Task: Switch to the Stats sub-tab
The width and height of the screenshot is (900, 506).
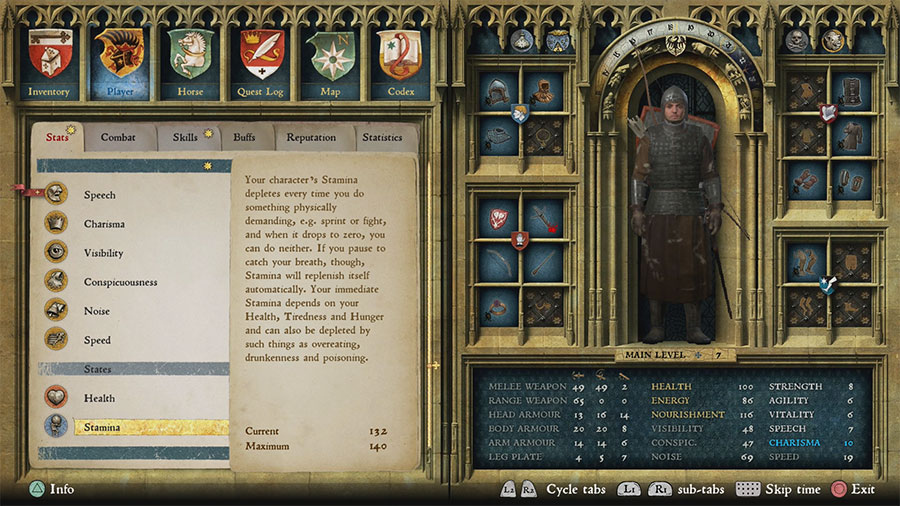Action: [x=58, y=138]
